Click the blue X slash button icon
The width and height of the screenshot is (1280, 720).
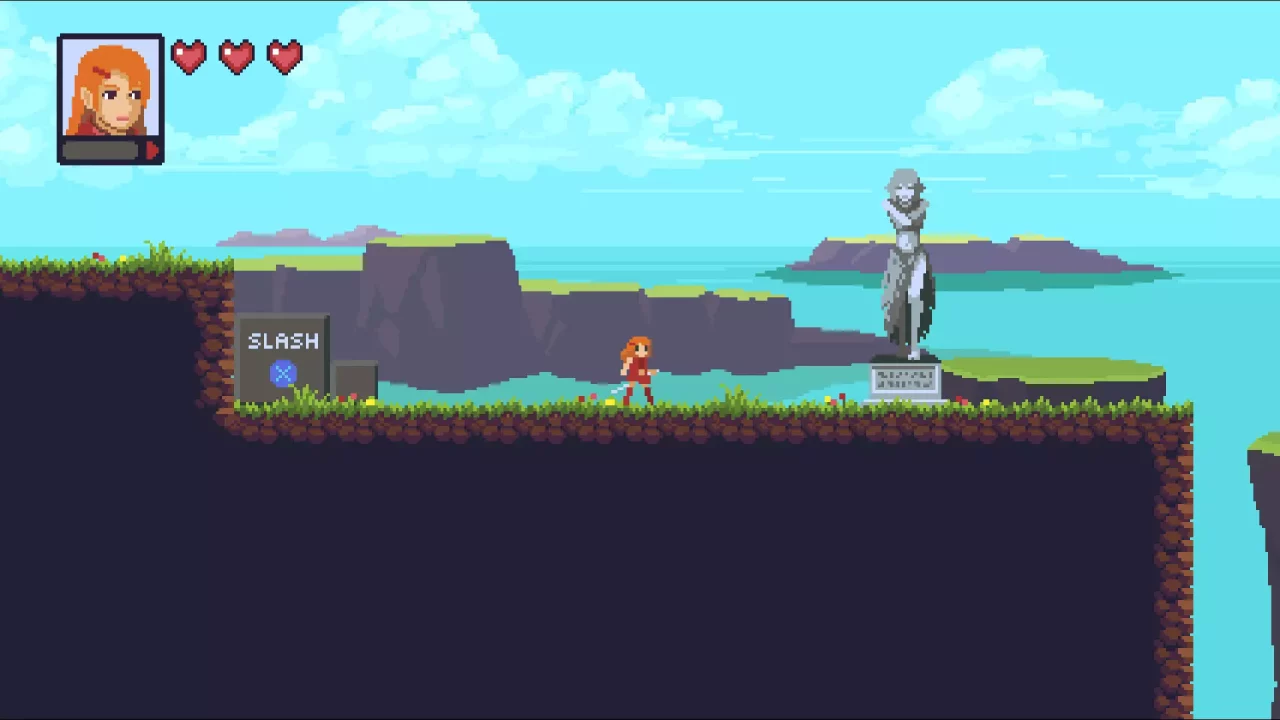283,373
